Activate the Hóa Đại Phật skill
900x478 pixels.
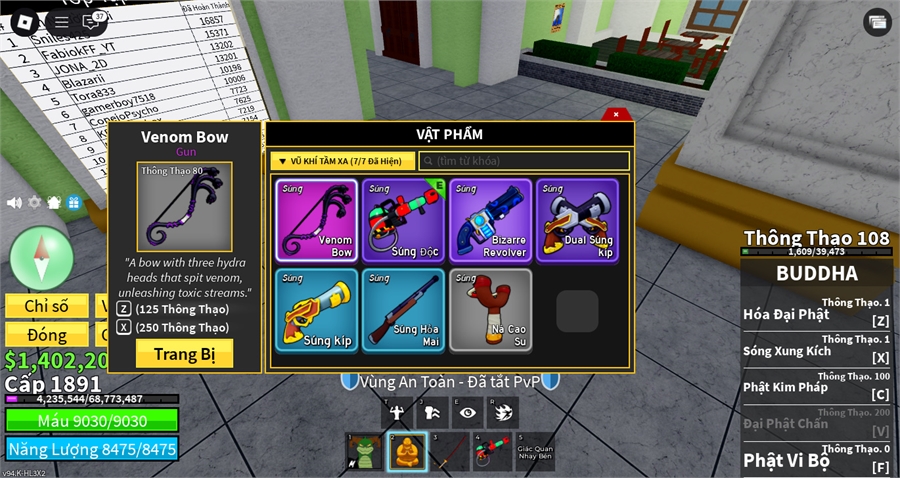pyautogui.click(x=816, y=314)
